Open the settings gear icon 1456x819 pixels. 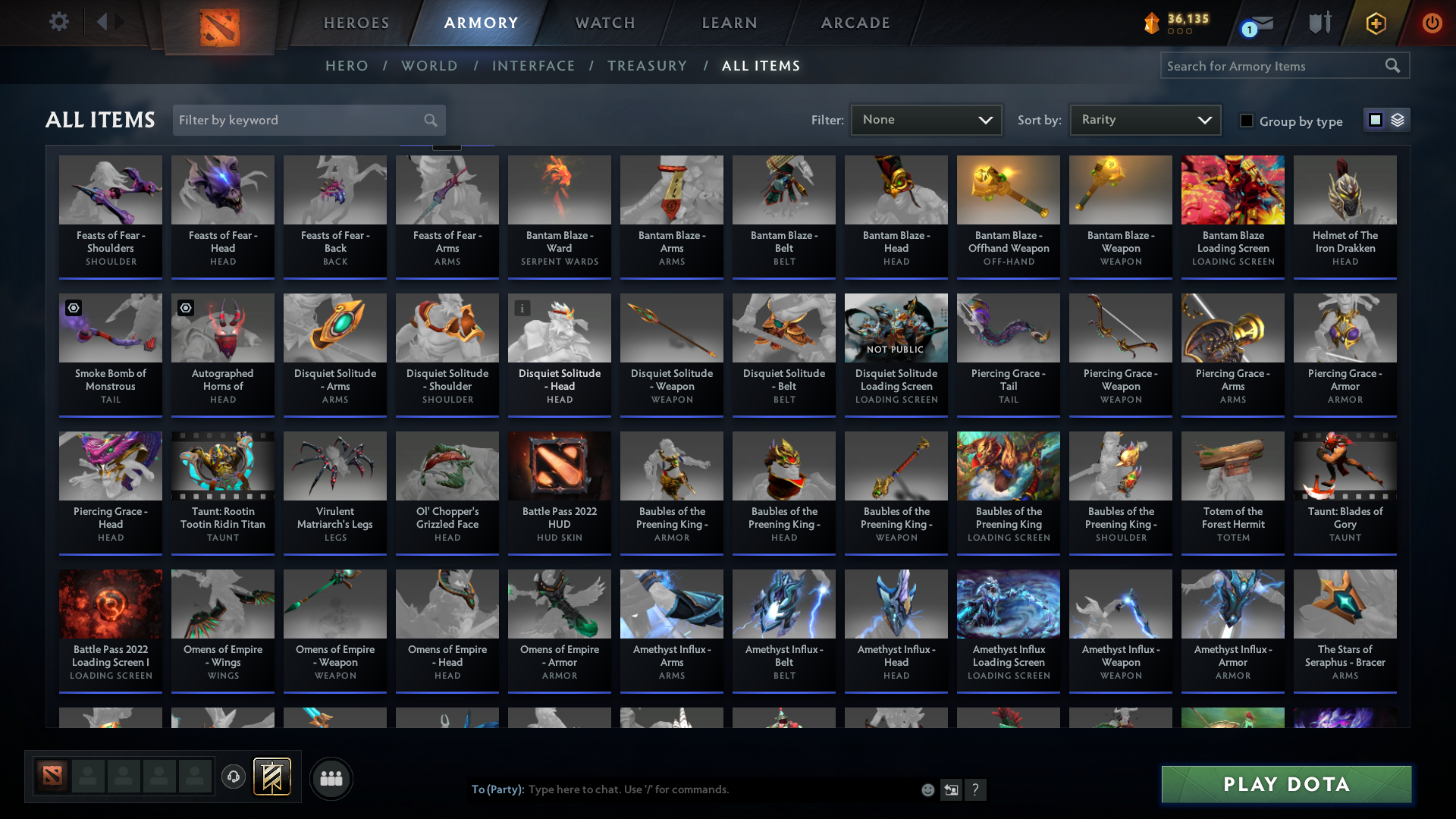[x=59, y=22]
